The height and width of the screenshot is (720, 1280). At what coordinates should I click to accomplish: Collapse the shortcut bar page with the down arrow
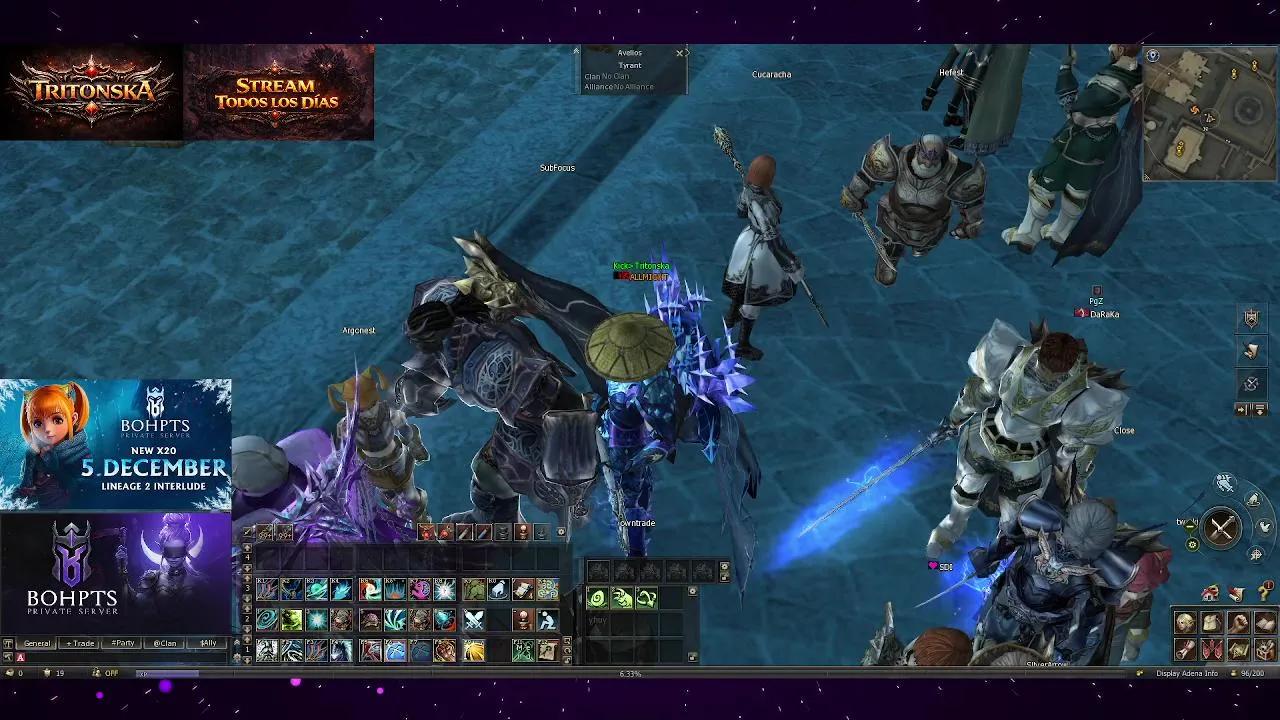247,660
